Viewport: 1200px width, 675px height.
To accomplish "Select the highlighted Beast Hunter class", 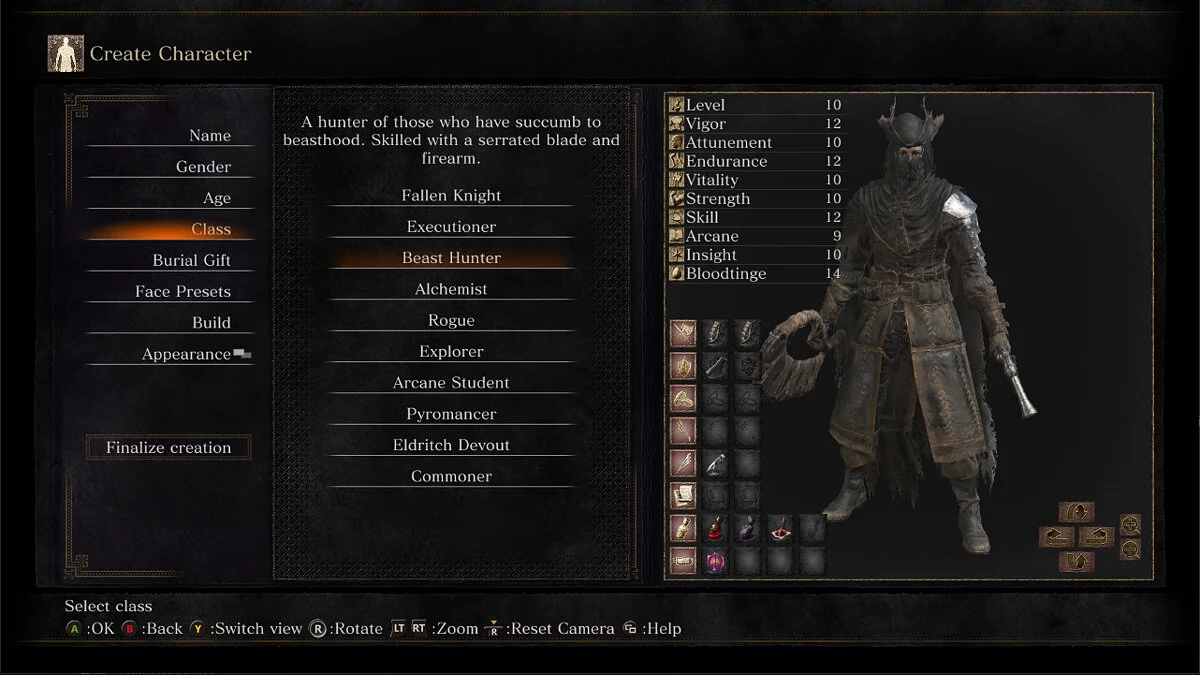I will (x=451, y=258).
